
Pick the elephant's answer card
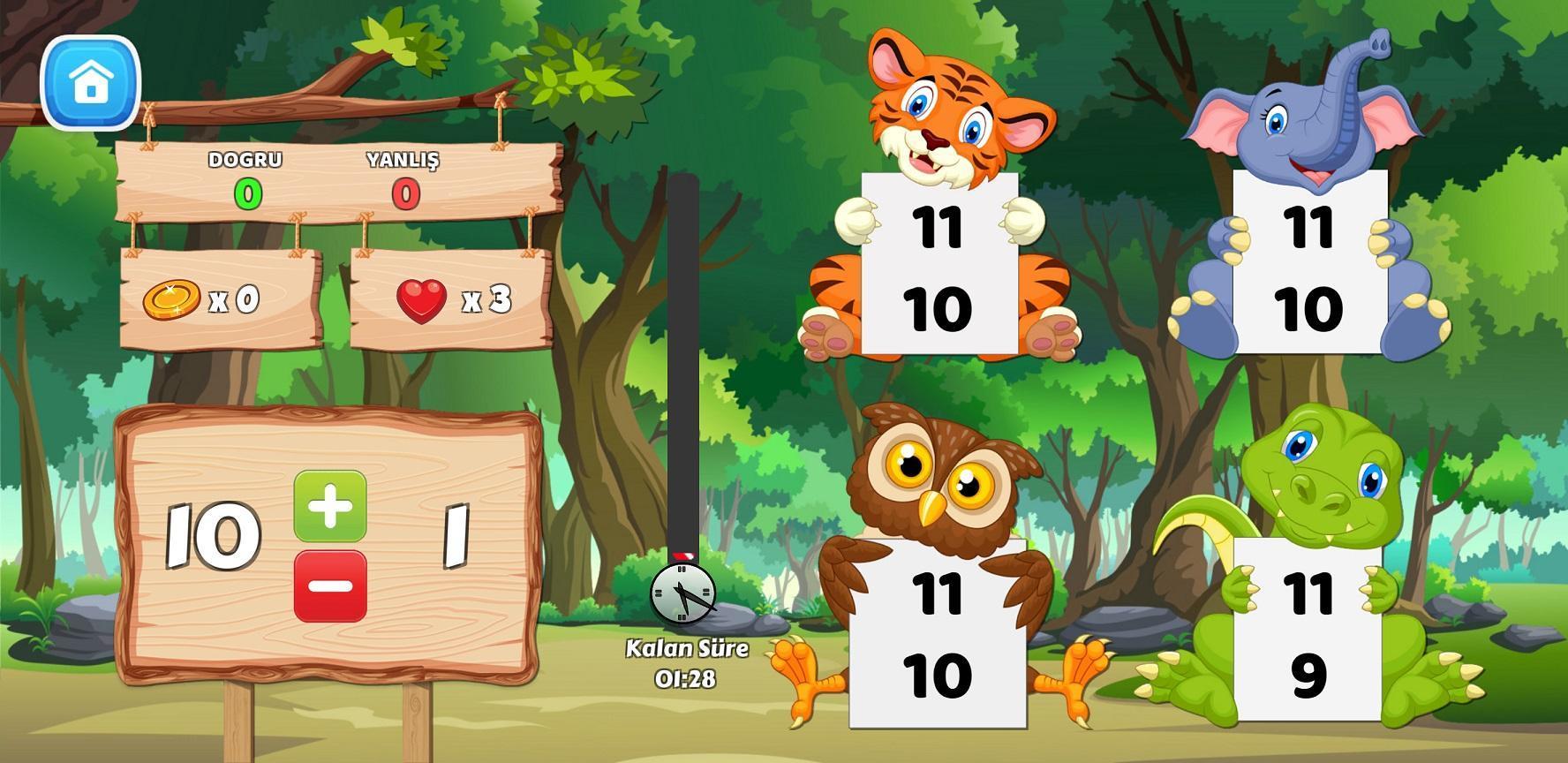(x=1309, y=265)
